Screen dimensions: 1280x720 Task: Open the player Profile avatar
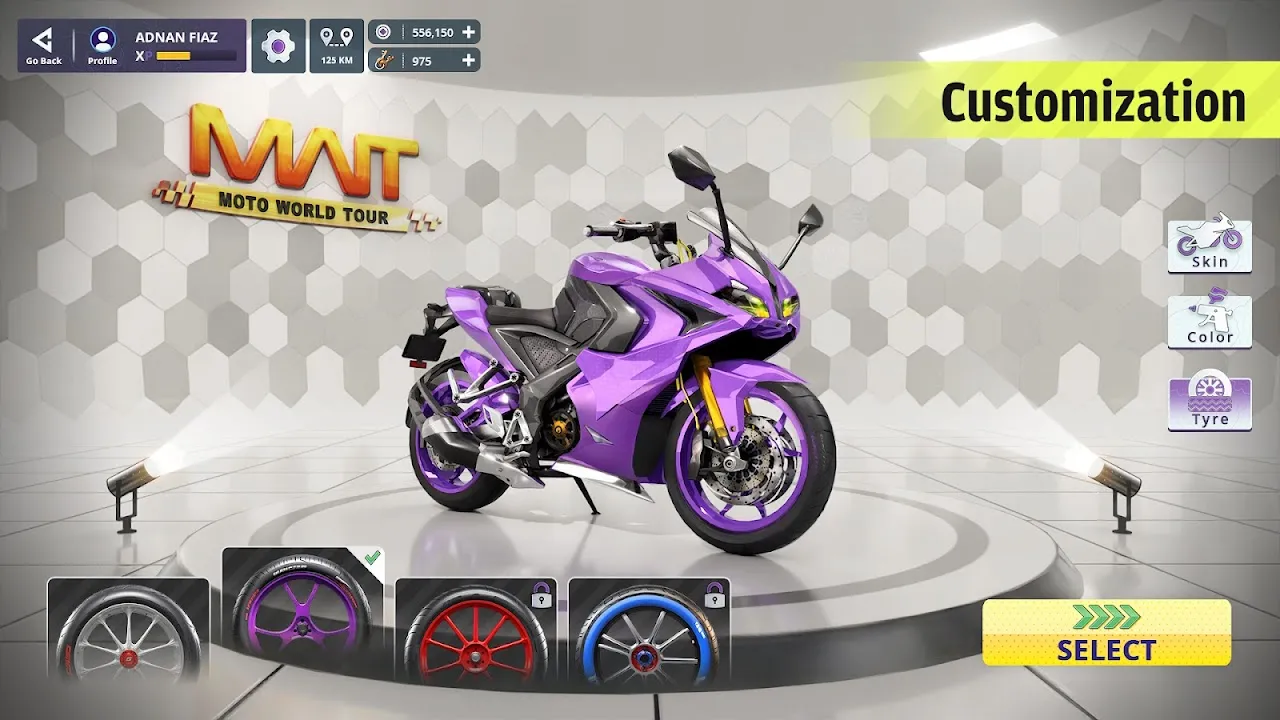pos(102,40)
